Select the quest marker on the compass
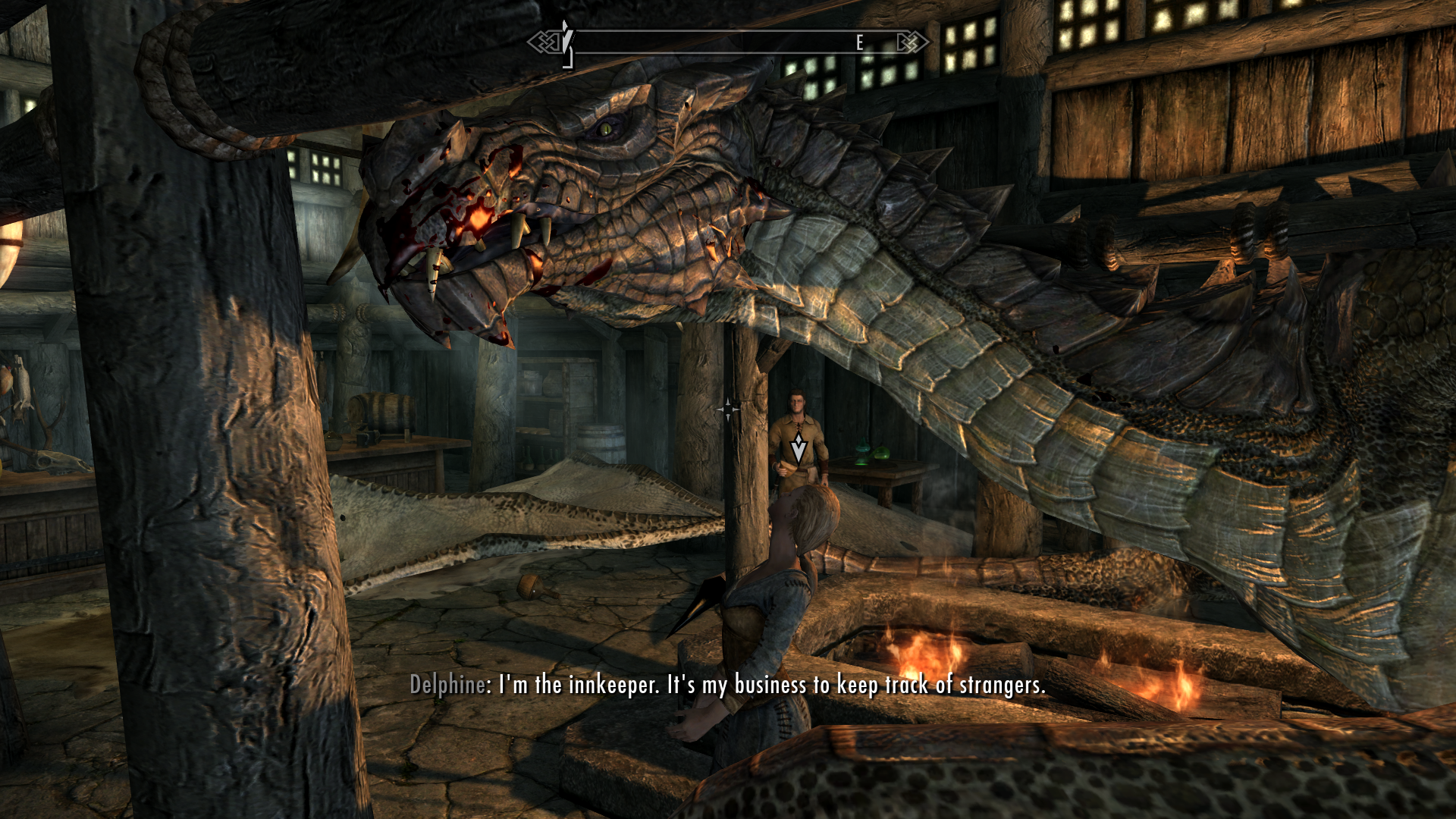This screenshot has width=1456, height=819. [566, 39]
